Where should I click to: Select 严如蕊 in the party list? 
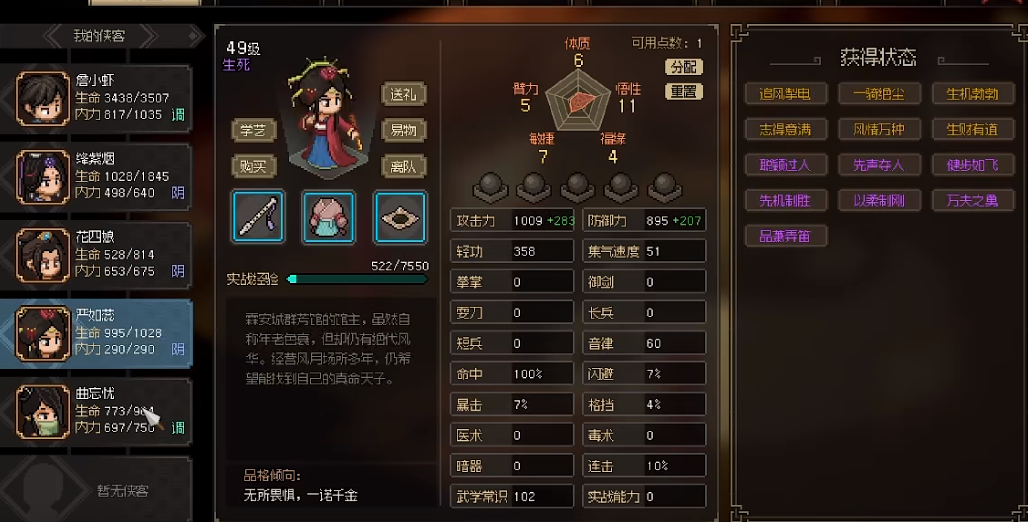(x=98, y=332)
